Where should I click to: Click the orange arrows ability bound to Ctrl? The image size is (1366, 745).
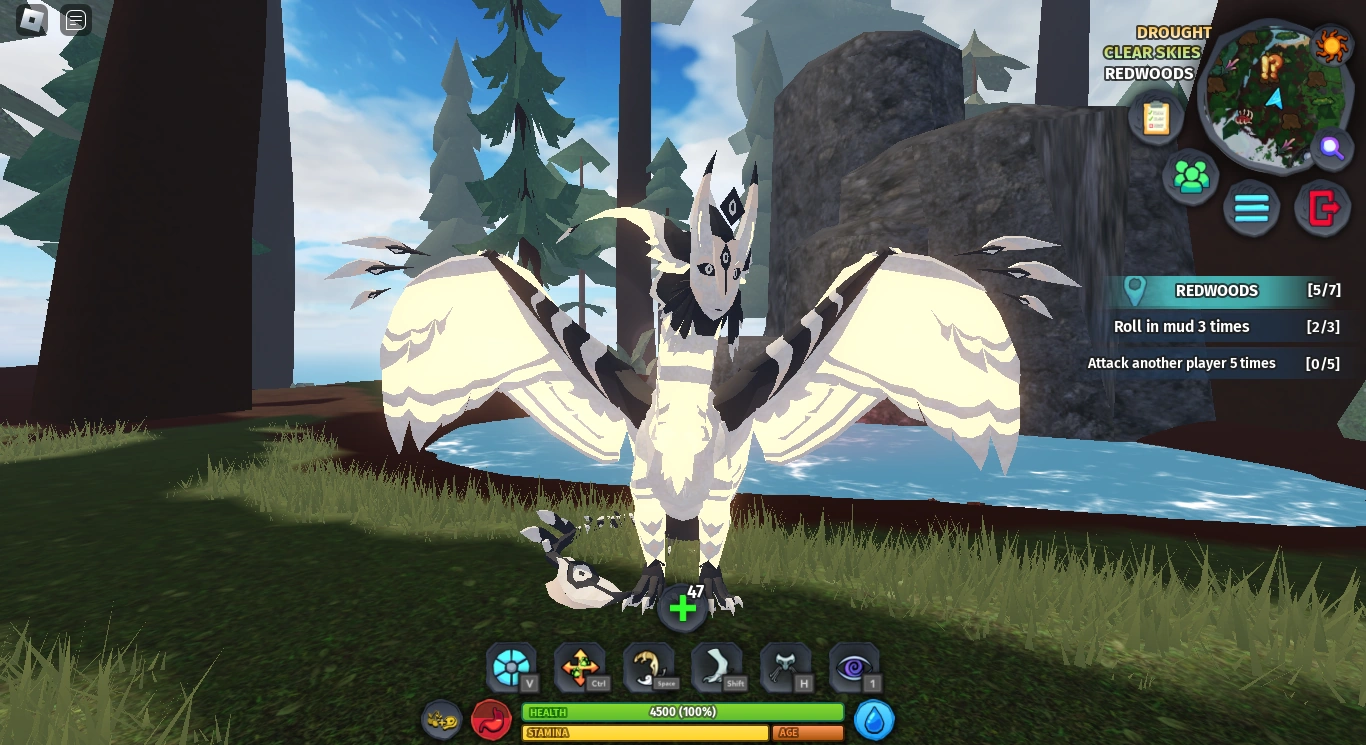pyautogui.click(x=580, y=666)
